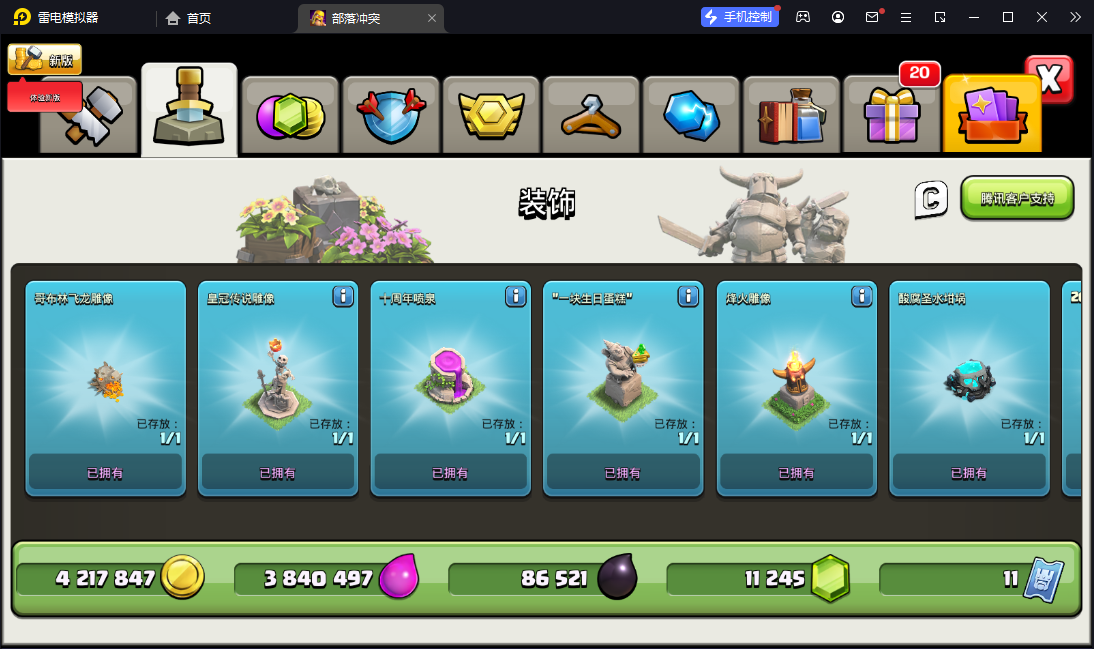The height and width of the screenshot is (649, 1094).
Task: Select the 哥布林飞龙雕像 decoration card
Action: tap(105, 380)
